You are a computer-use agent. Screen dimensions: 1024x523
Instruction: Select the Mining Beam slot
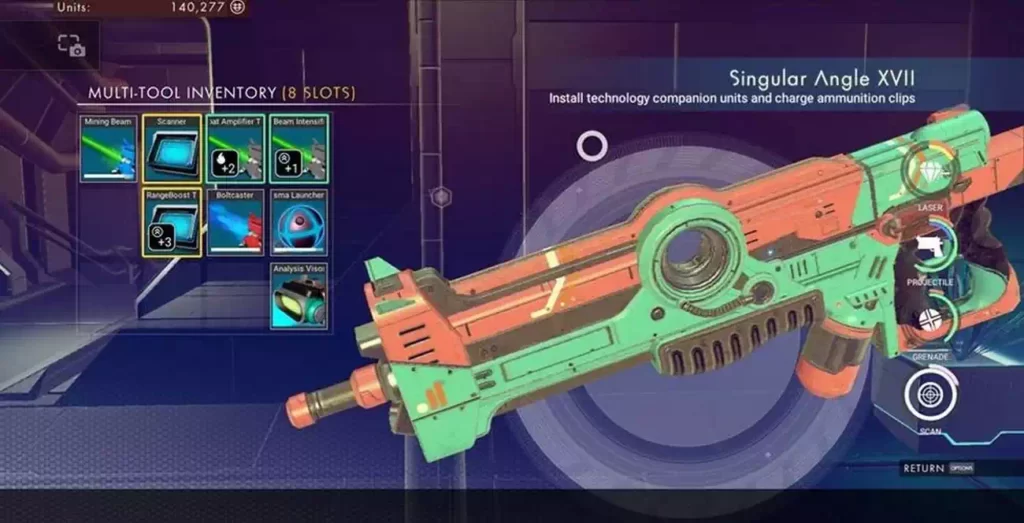[x=109, y=148]
